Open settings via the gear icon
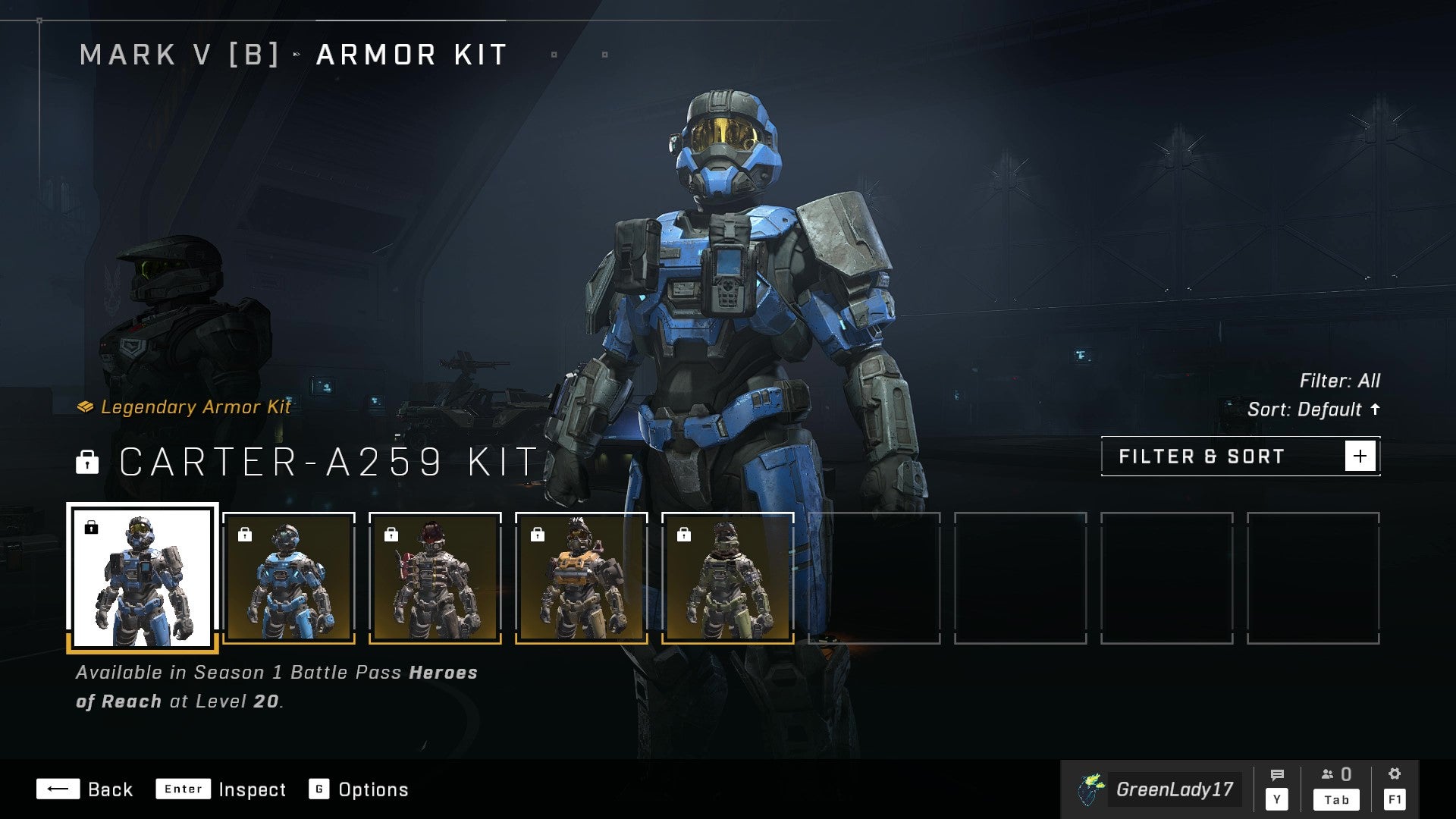This screenshot has height=819, width=1456. click(1395, 775)
